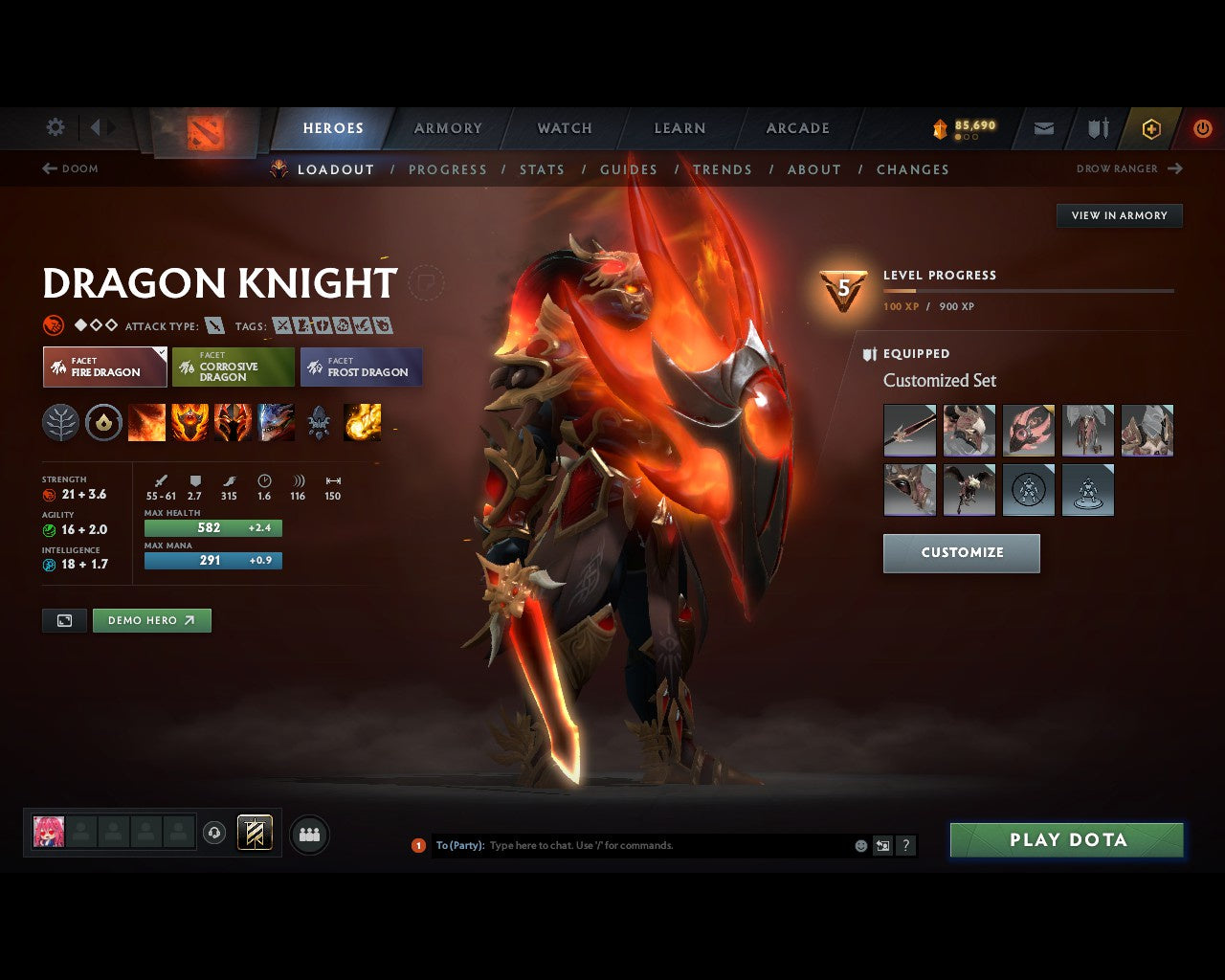Open the chat emoticon picker

859,845
